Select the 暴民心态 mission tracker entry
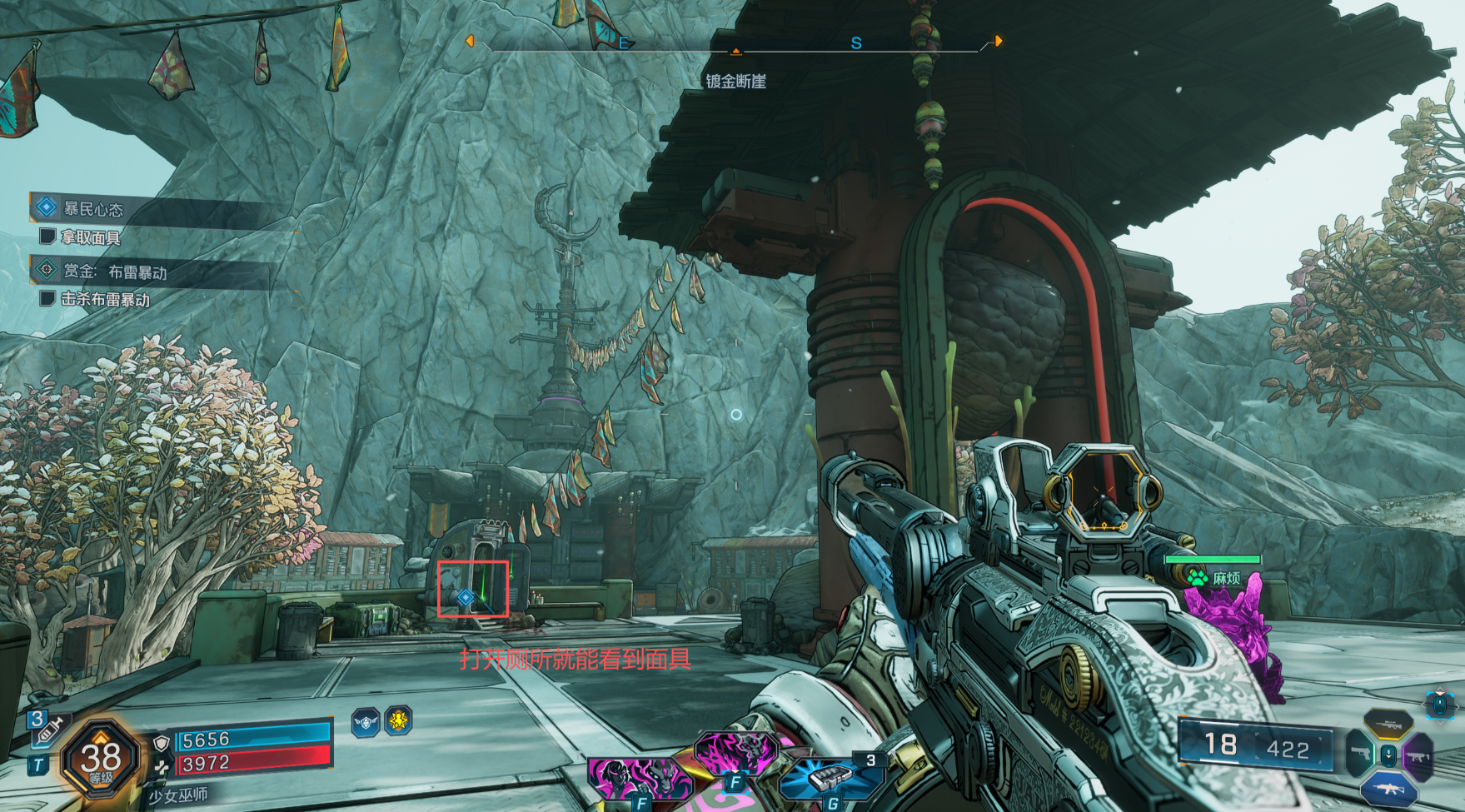 coord(92,209)
